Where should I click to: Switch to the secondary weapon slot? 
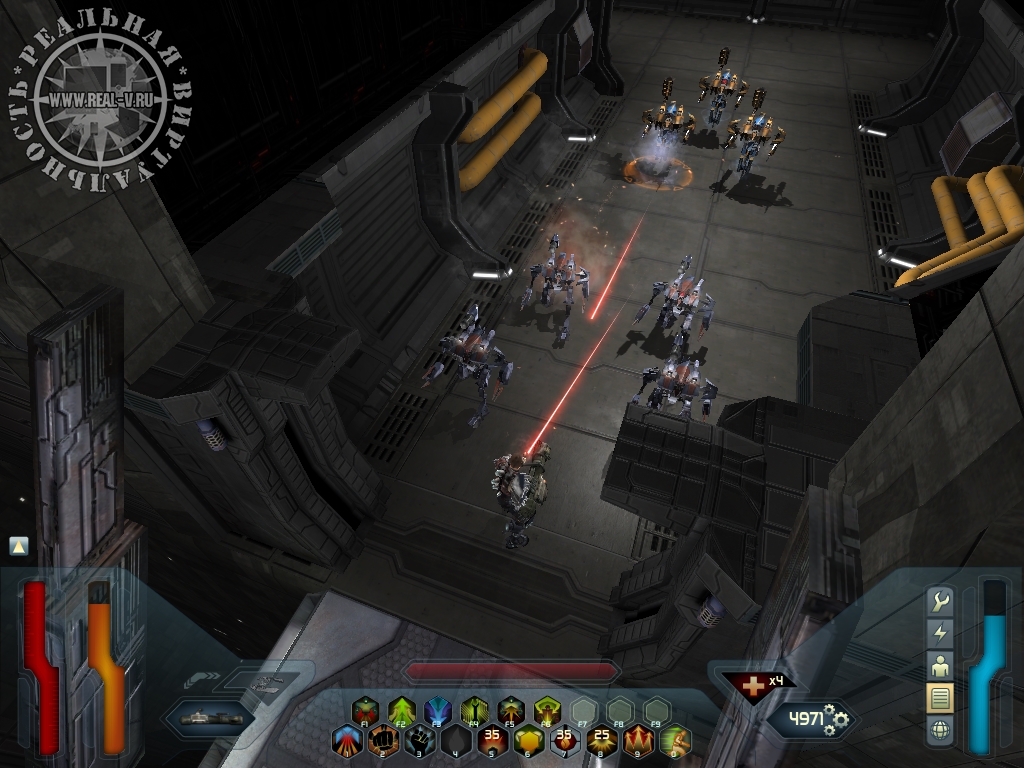(x=264, y=683)
